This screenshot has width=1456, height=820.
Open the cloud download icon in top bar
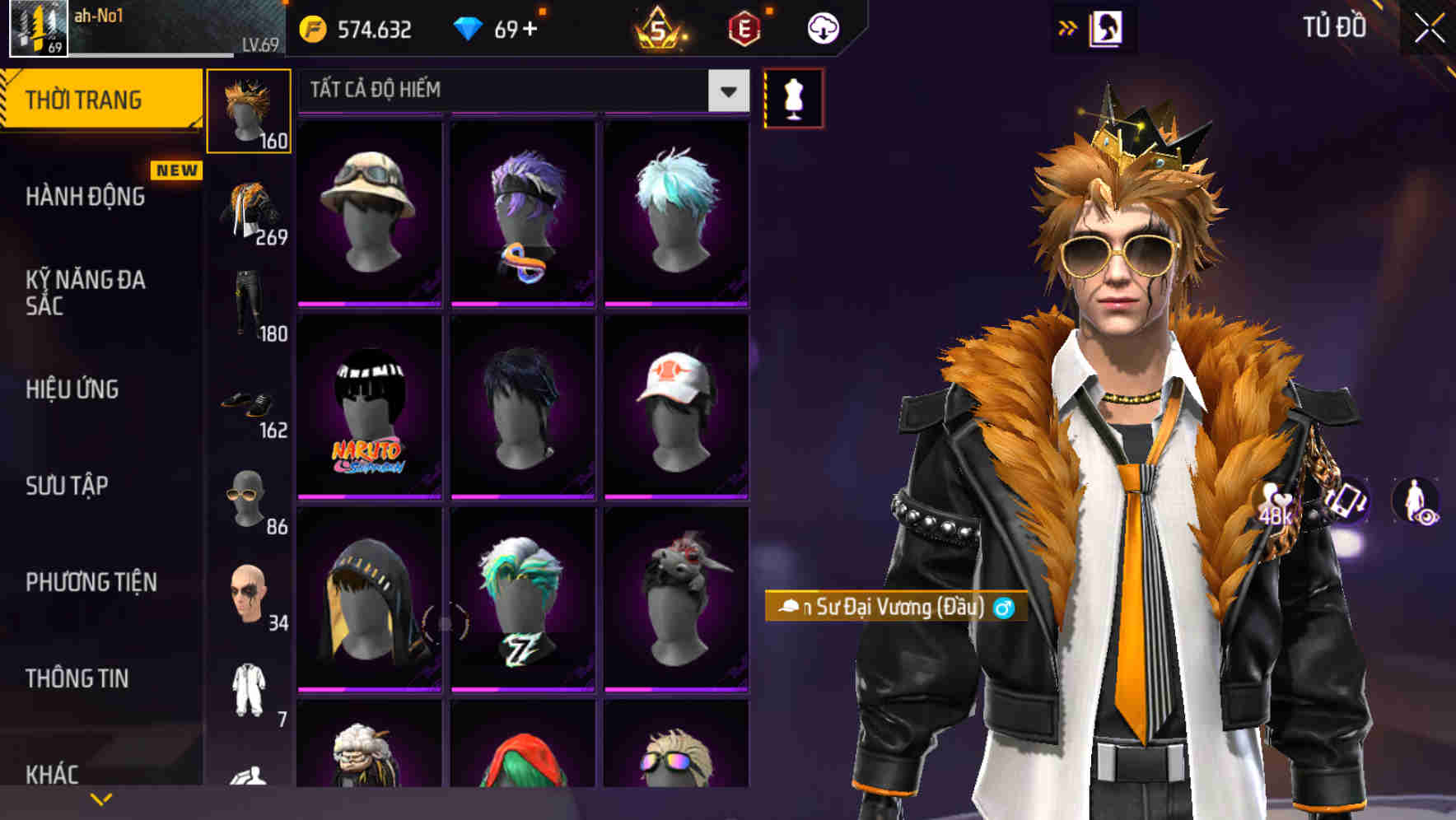822,27
